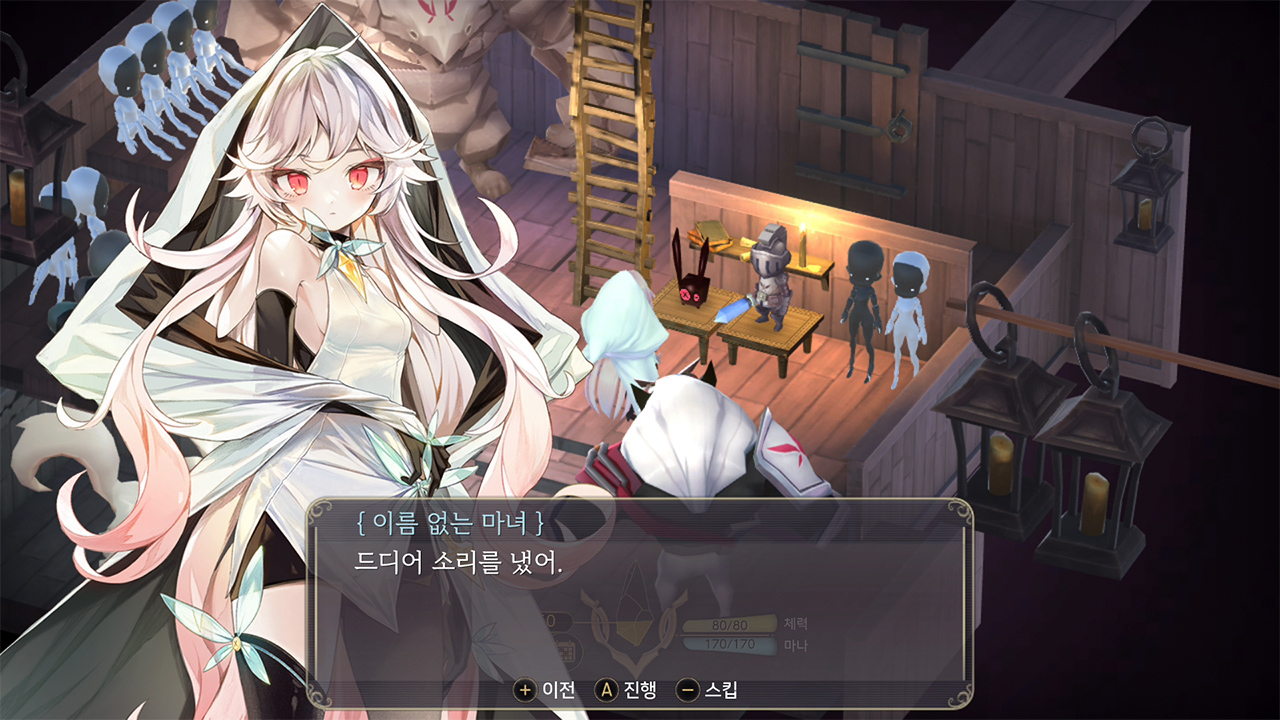Image resolution: width=1280 pixels, height=720 pixels.
Task: Click the dialogue text 드디어 소리를 냈어
Action: 430,558
